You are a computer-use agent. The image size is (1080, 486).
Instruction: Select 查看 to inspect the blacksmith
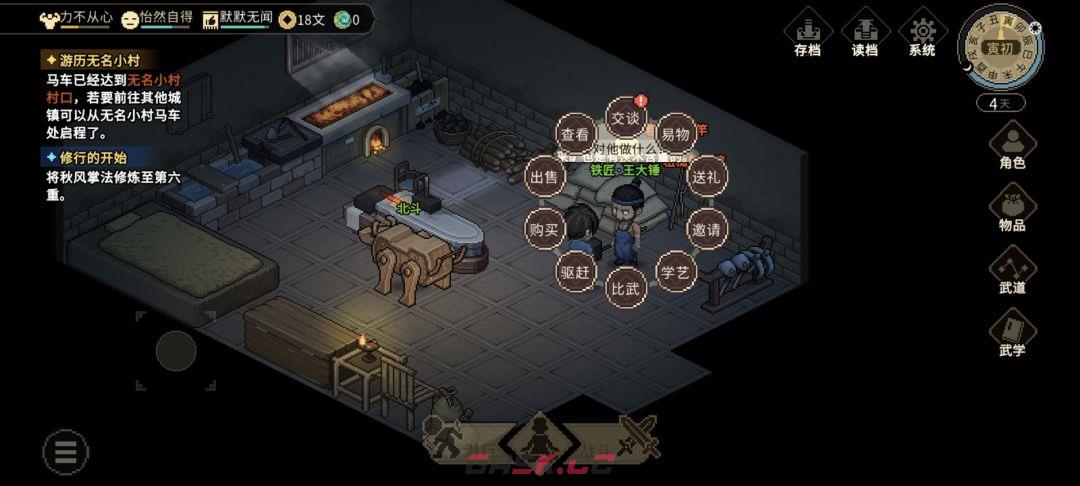pos(575,134)
